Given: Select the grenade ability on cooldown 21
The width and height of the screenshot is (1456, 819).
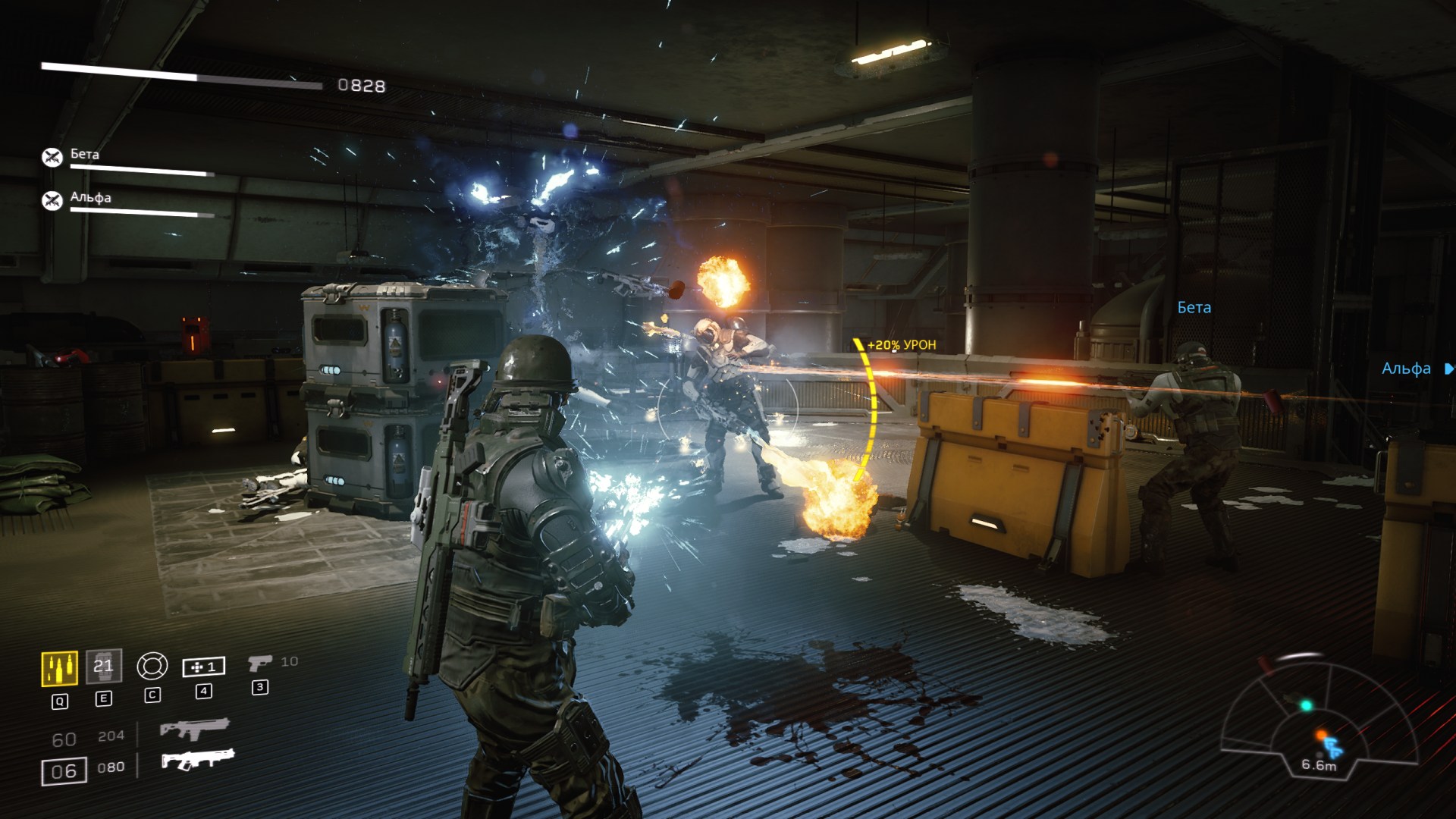Looking at the screenshot, I should pyautogui.click(x=104, y=667).
